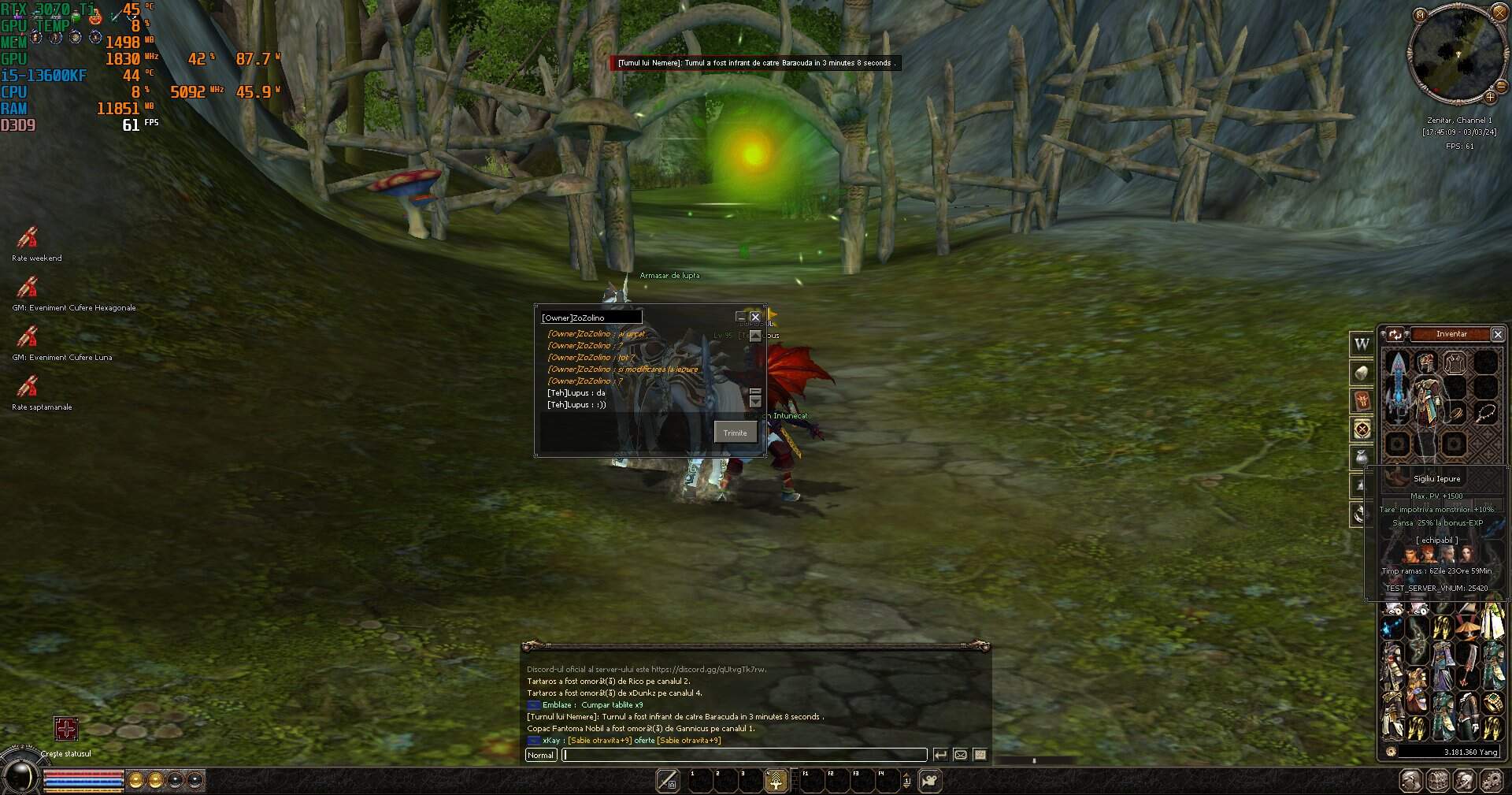1512x795 pixels.
Task: Click the red Creste statusul button
Action: coord(65,729)
